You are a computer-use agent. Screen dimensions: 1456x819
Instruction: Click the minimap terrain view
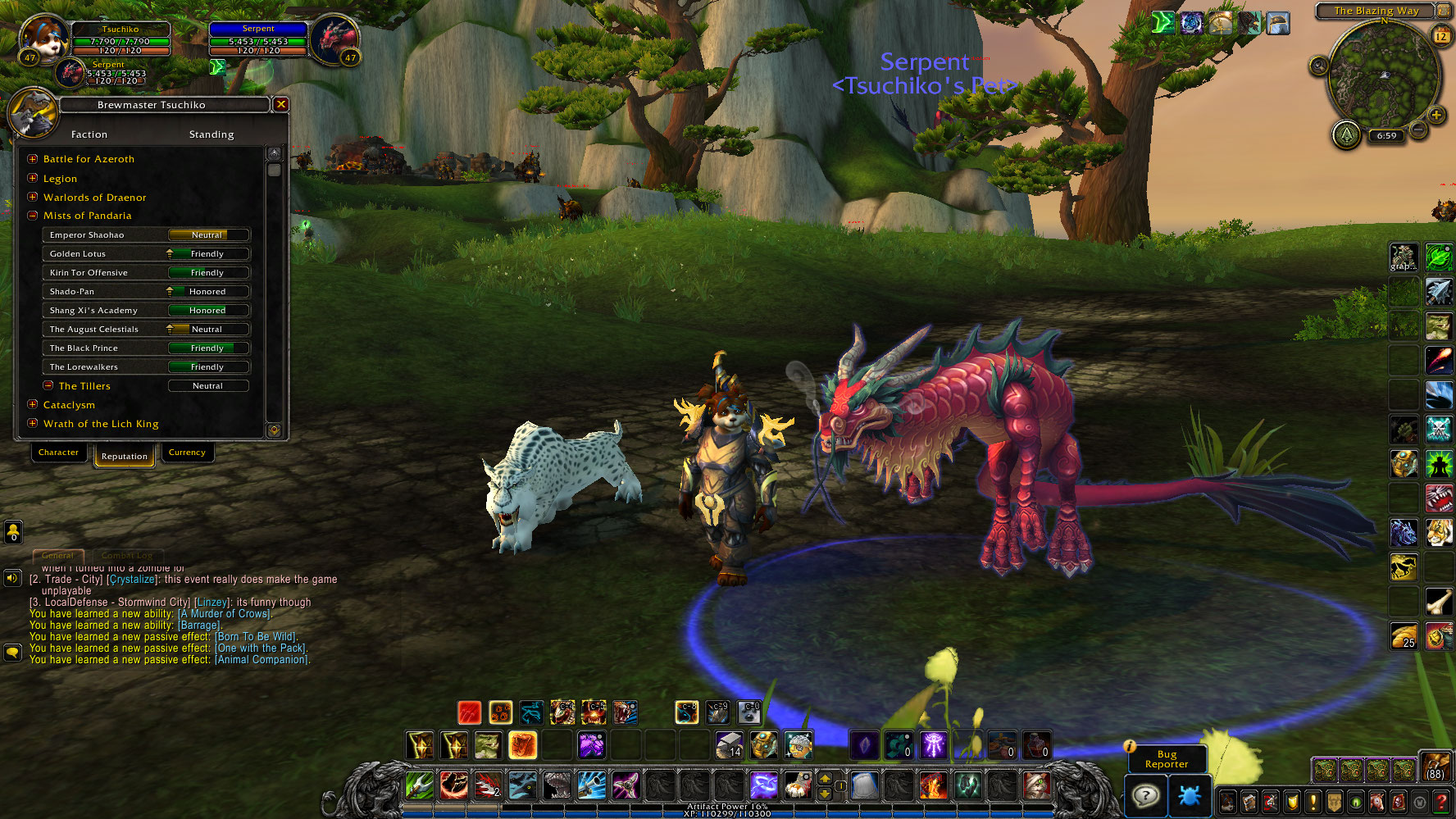(x=1383, y=75)
